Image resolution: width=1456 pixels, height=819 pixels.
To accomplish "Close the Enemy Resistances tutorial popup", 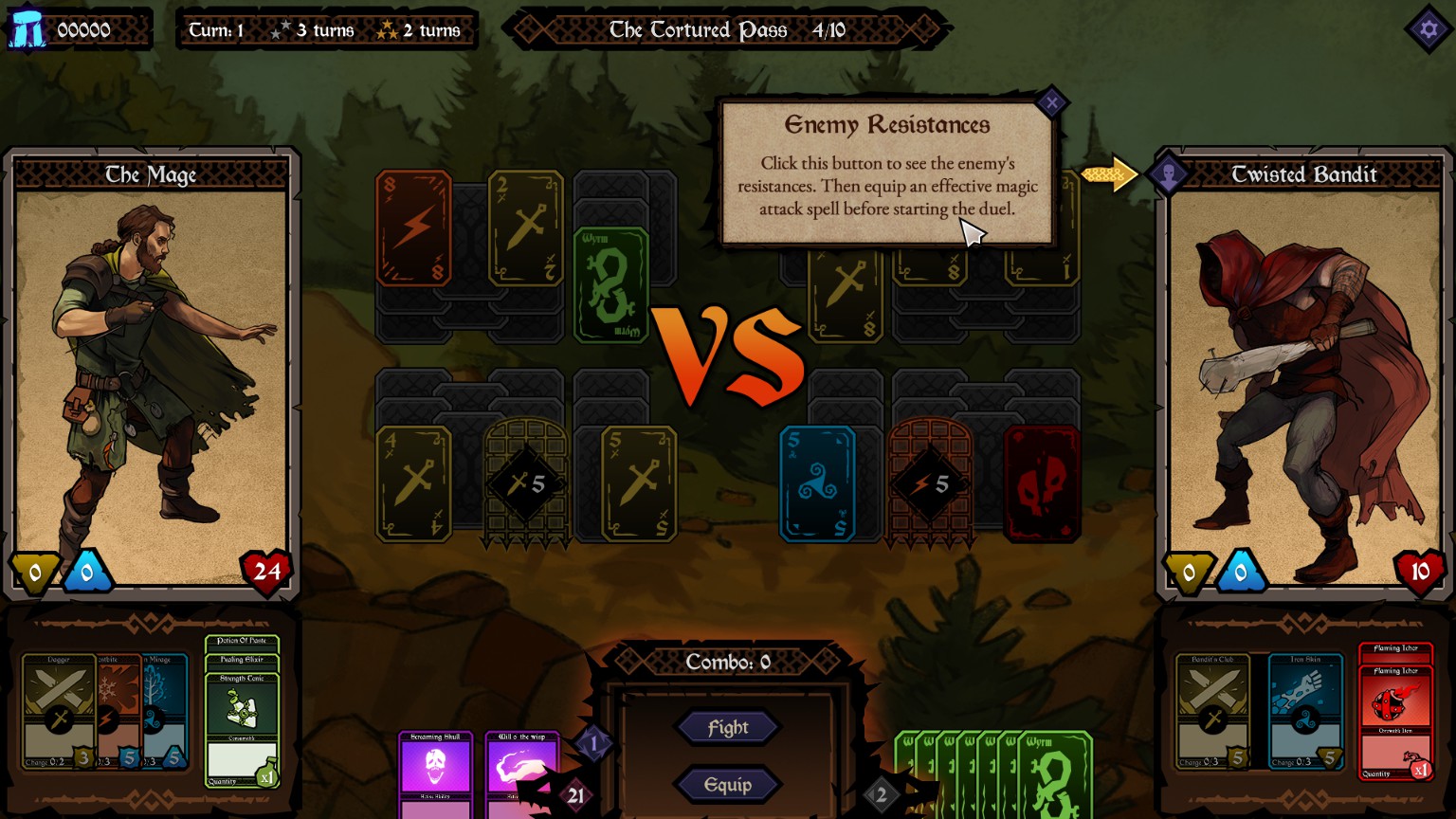I will click(x=1052, y=102).
